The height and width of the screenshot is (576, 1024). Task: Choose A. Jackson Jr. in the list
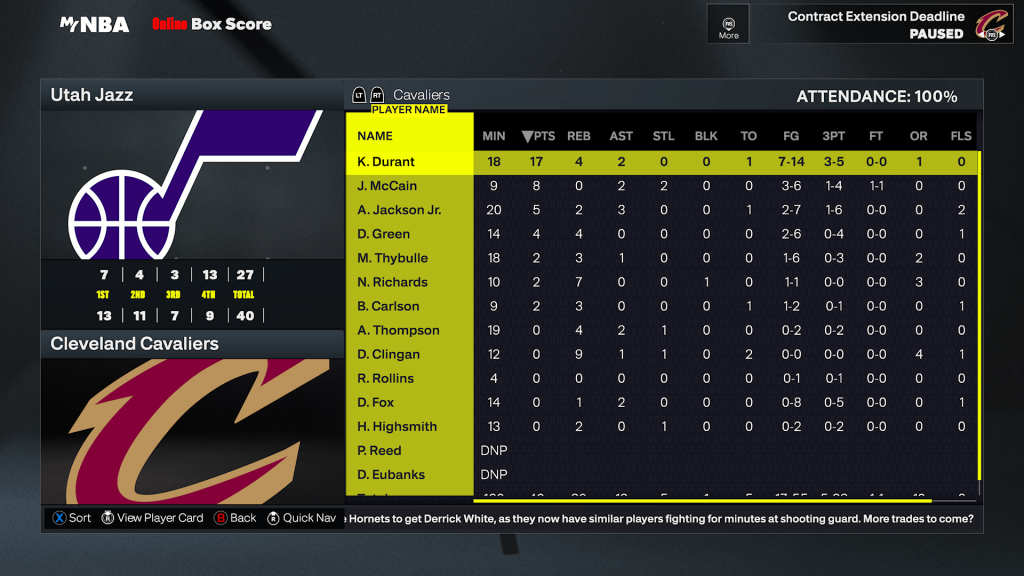(399, 210)
